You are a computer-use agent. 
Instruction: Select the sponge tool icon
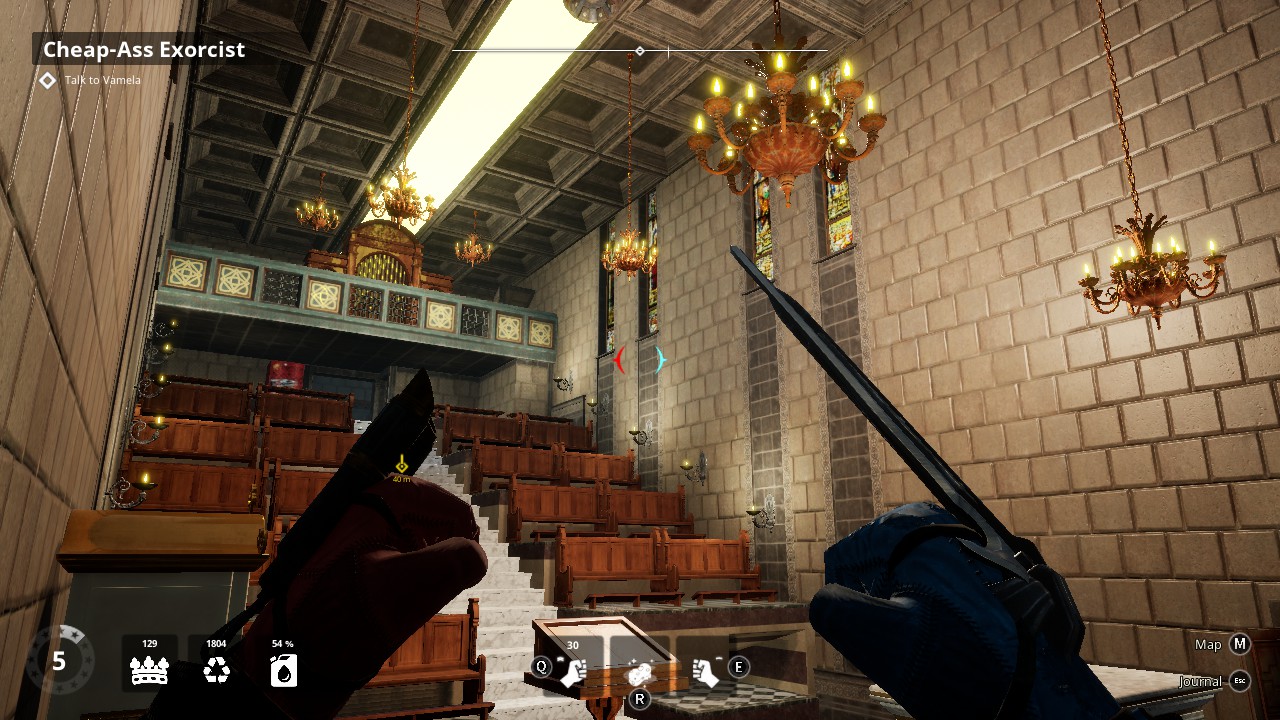(640, 674)
